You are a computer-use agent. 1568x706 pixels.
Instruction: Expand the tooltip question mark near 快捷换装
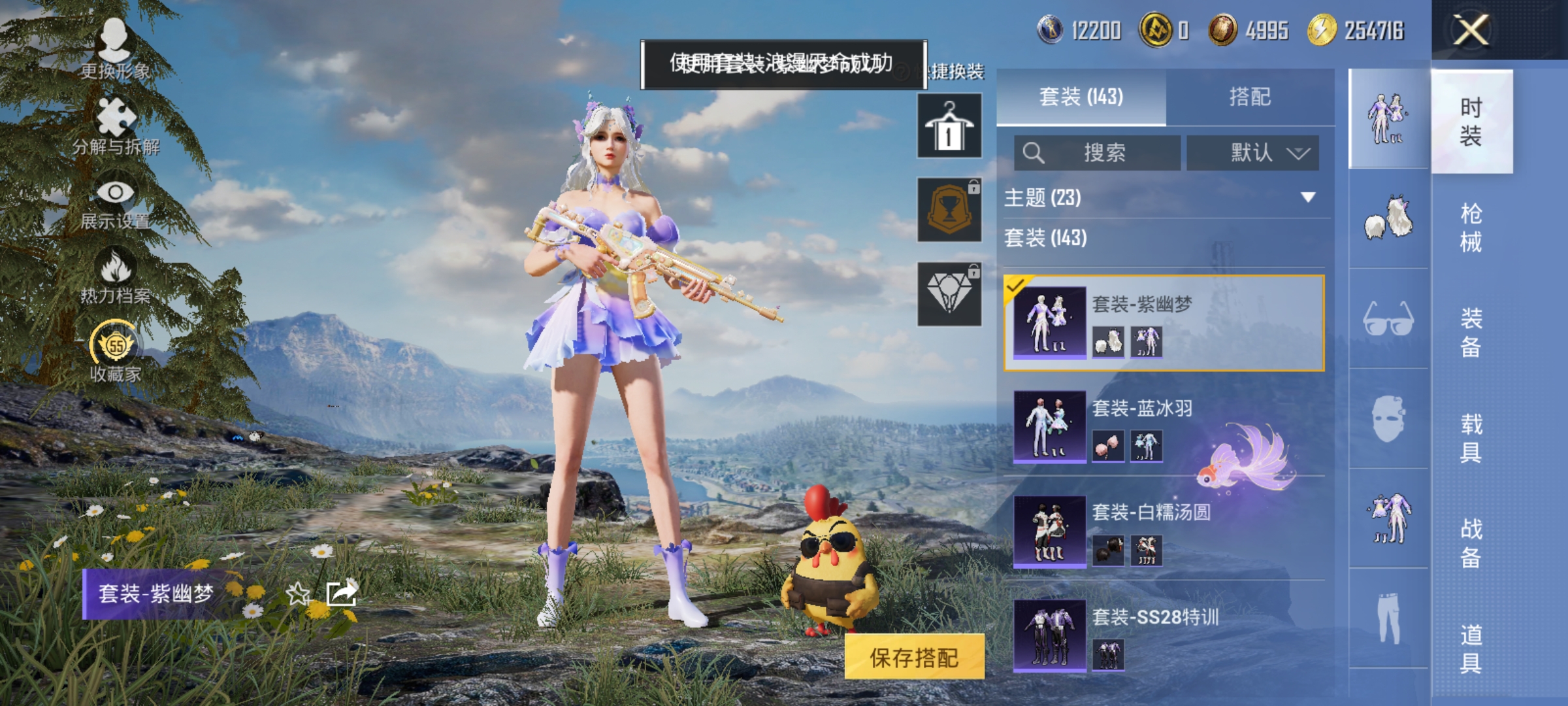click(902, 72)
